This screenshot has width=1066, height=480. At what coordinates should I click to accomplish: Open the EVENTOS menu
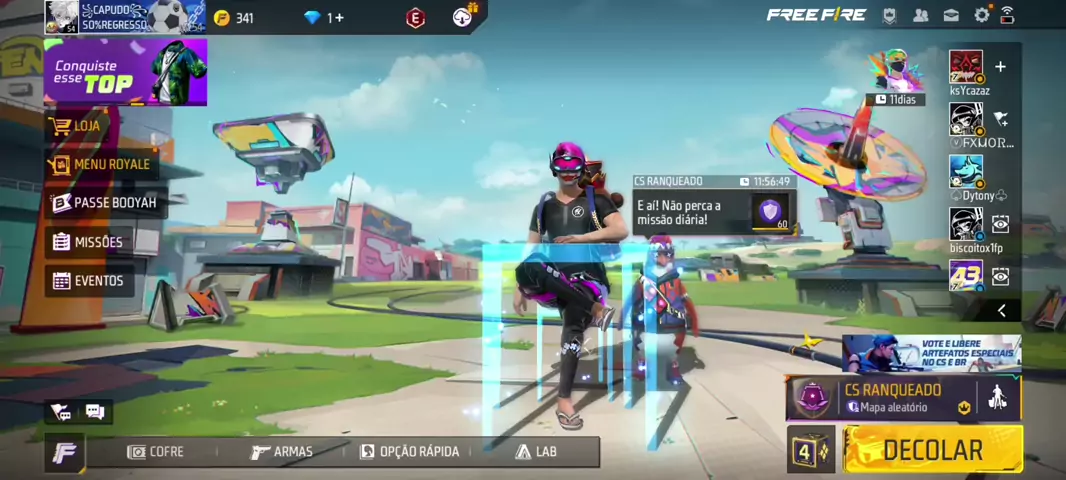click(x=88, y=281)
